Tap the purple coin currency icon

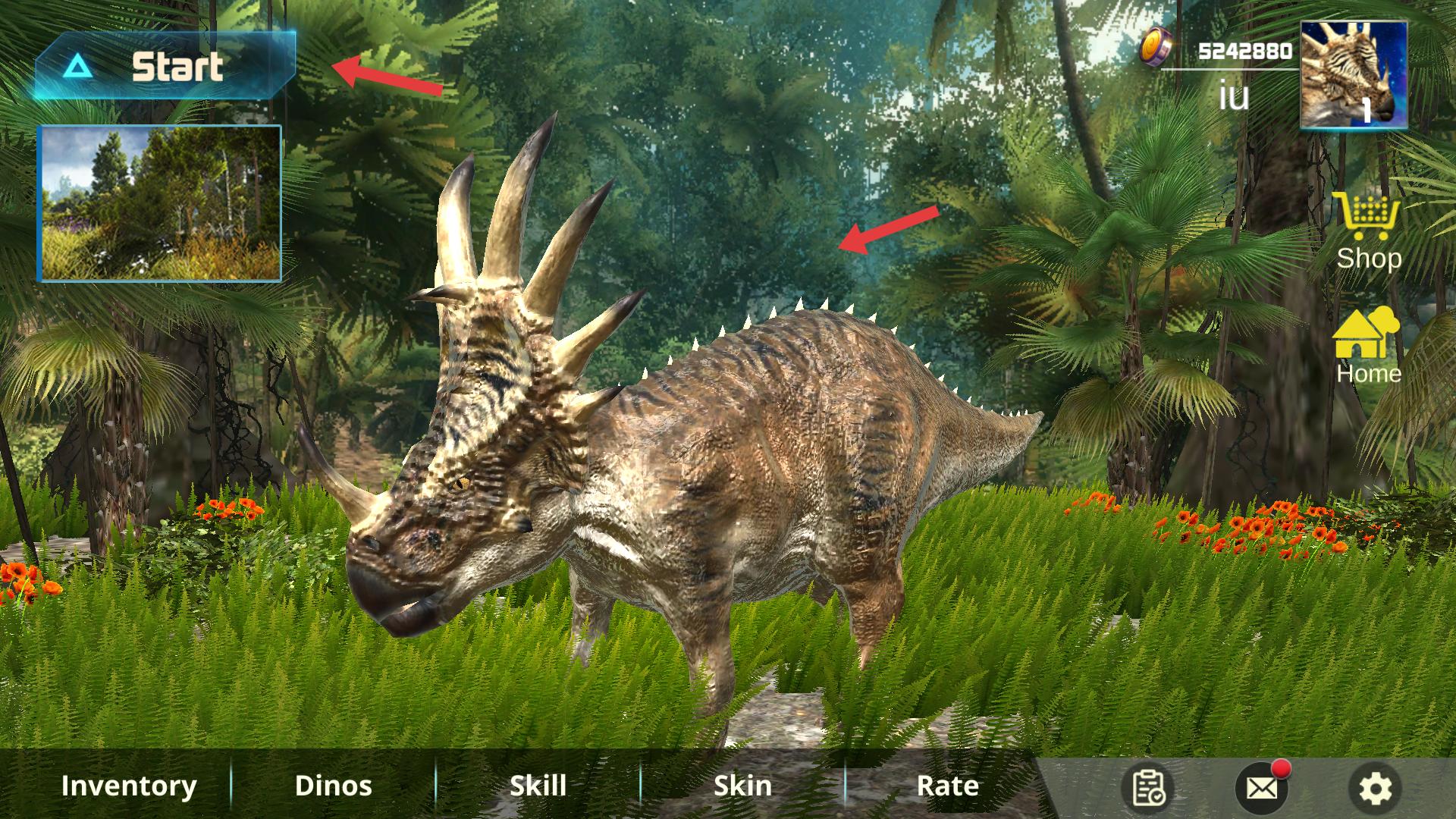[1157, 47]
